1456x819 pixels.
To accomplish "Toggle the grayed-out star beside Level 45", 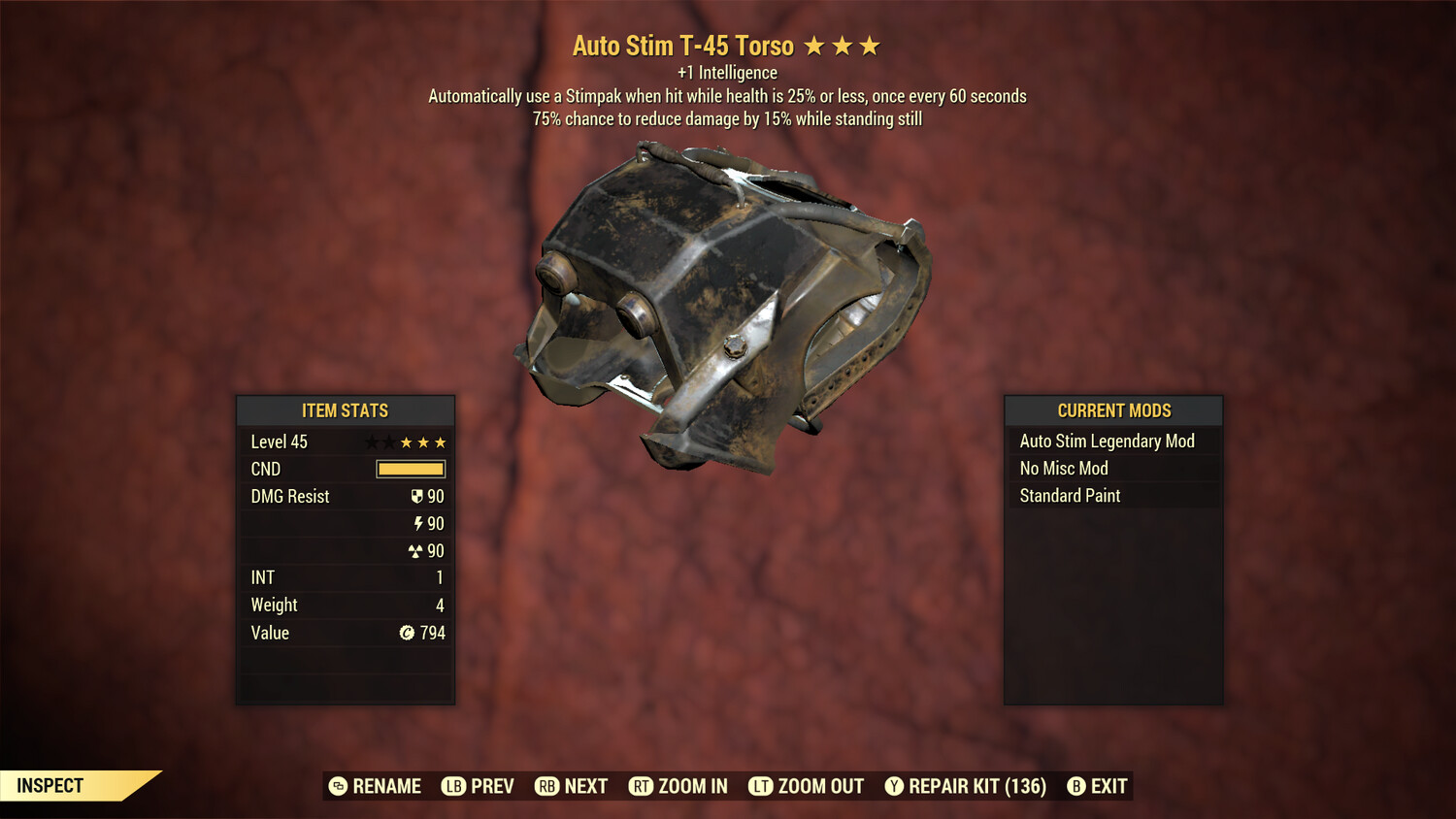I will (370, 442).
